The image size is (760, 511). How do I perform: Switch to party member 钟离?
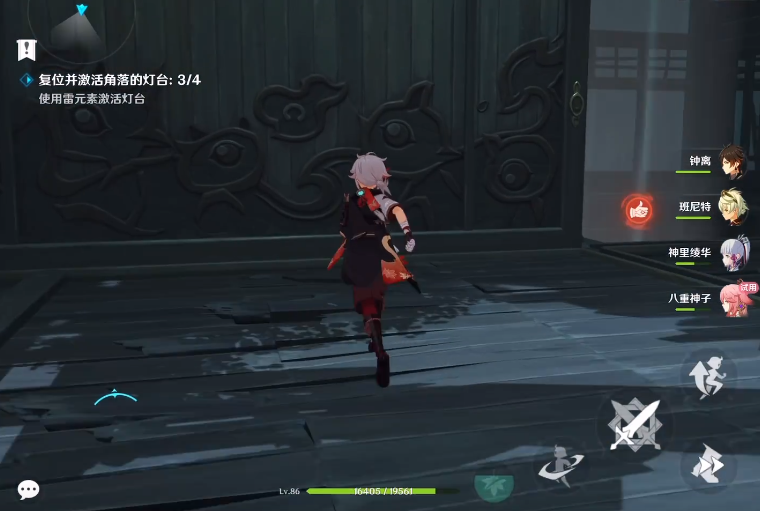(733, 160)
